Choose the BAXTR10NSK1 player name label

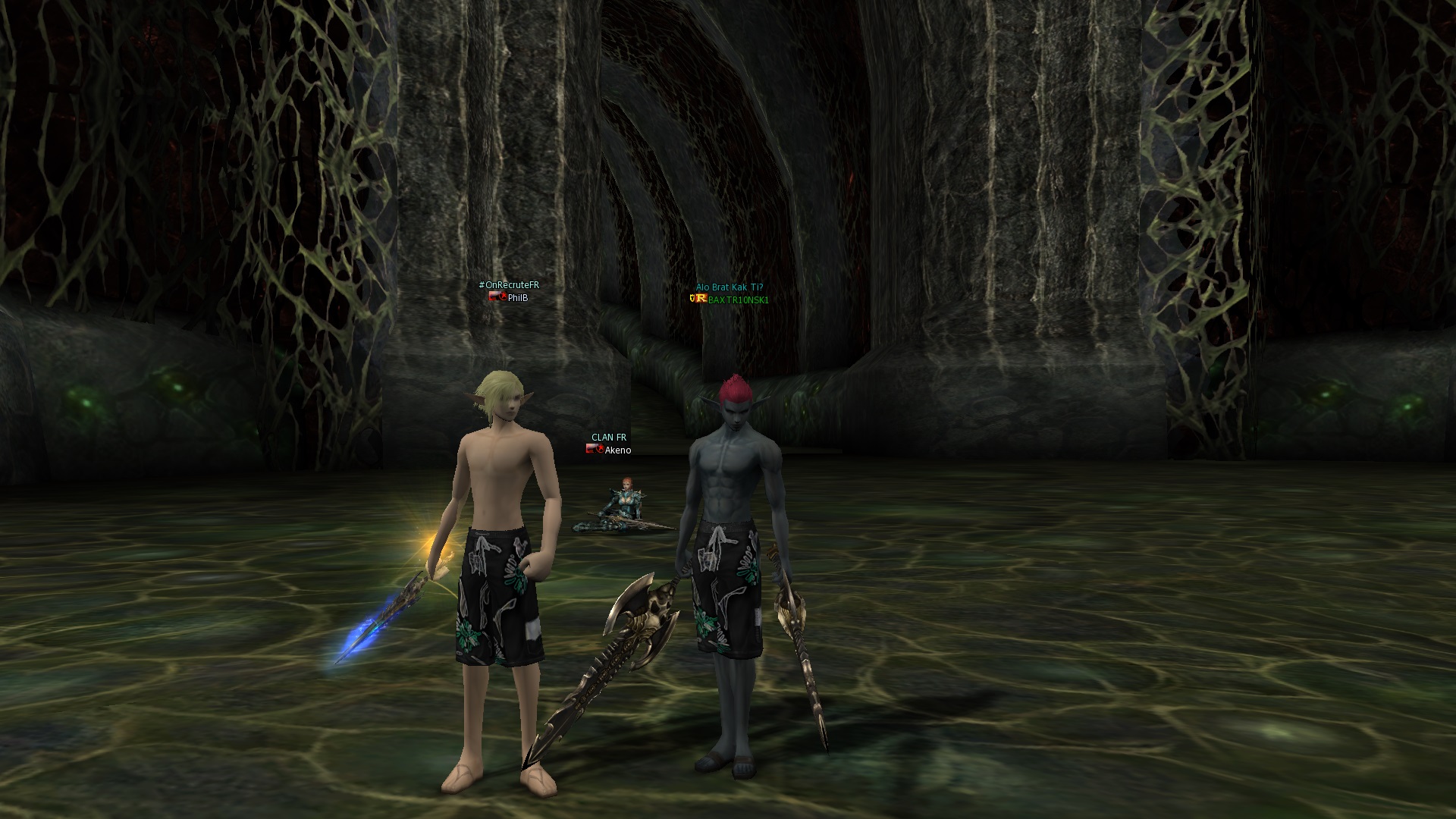(x=738, y=300)
